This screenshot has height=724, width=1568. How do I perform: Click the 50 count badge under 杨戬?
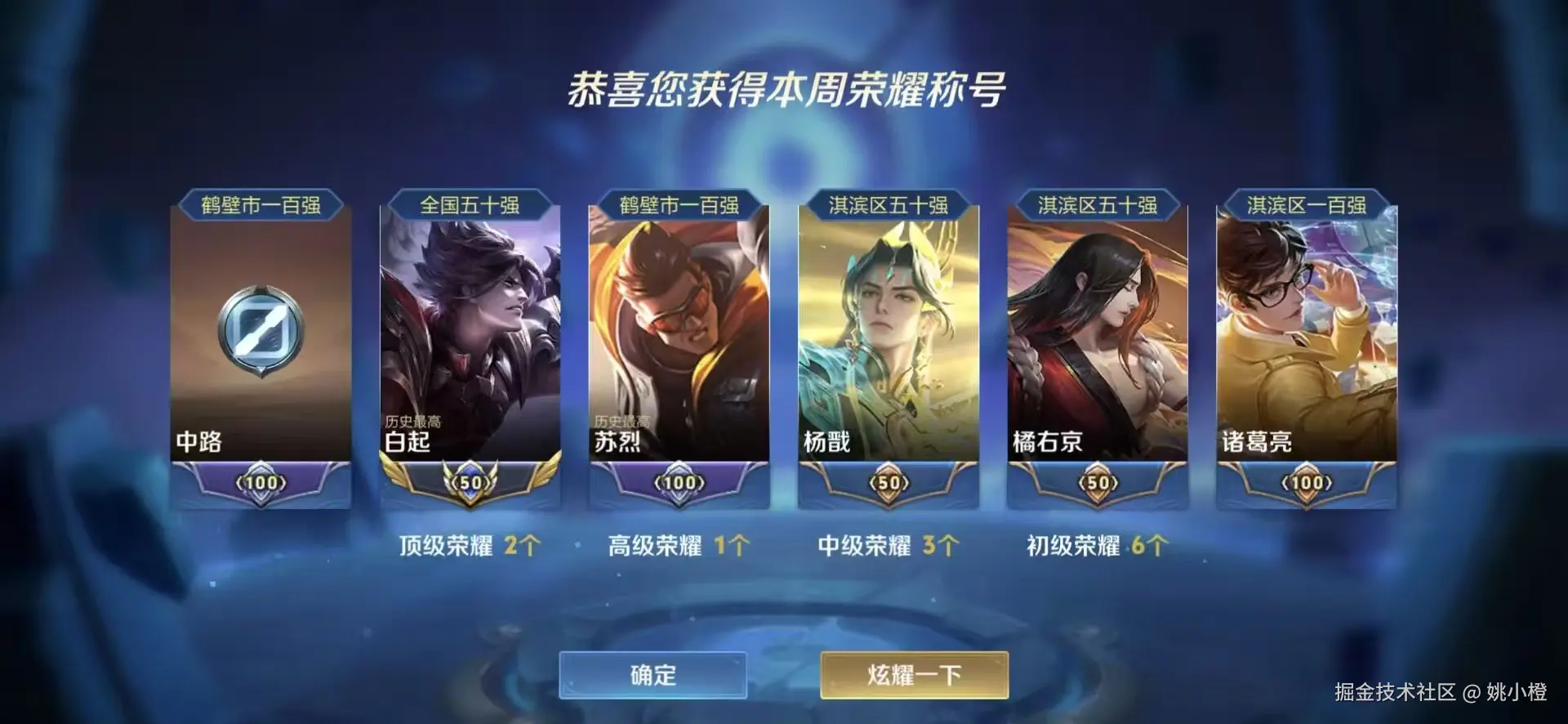pyautogui.click(x=889, y=482)
